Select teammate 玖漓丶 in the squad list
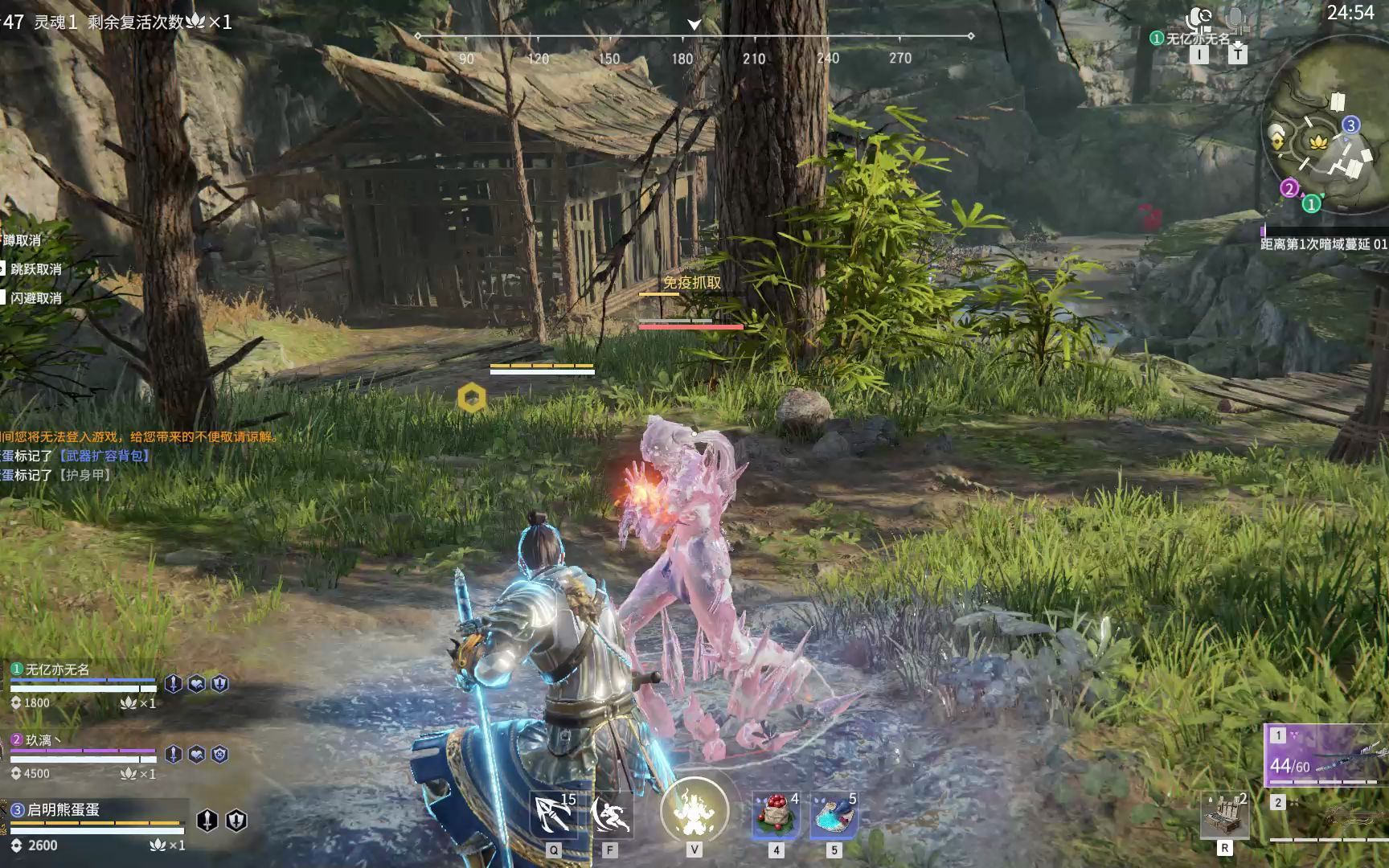 point(44,740)
